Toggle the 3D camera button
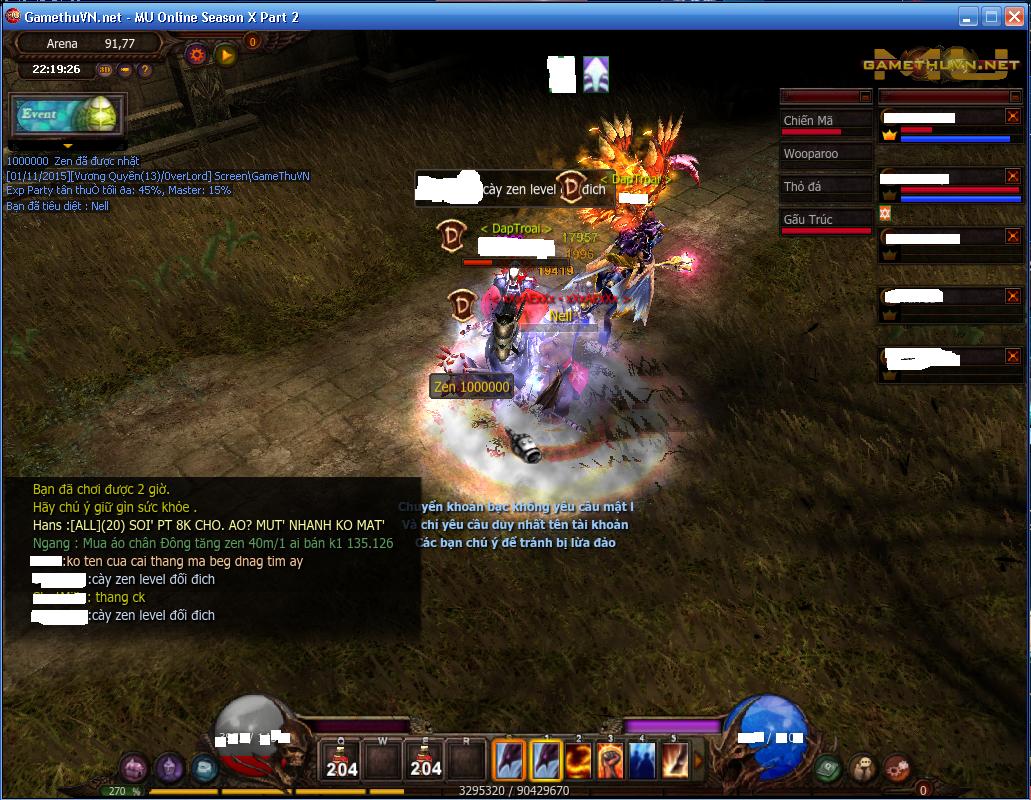 (x=105, y=70)
